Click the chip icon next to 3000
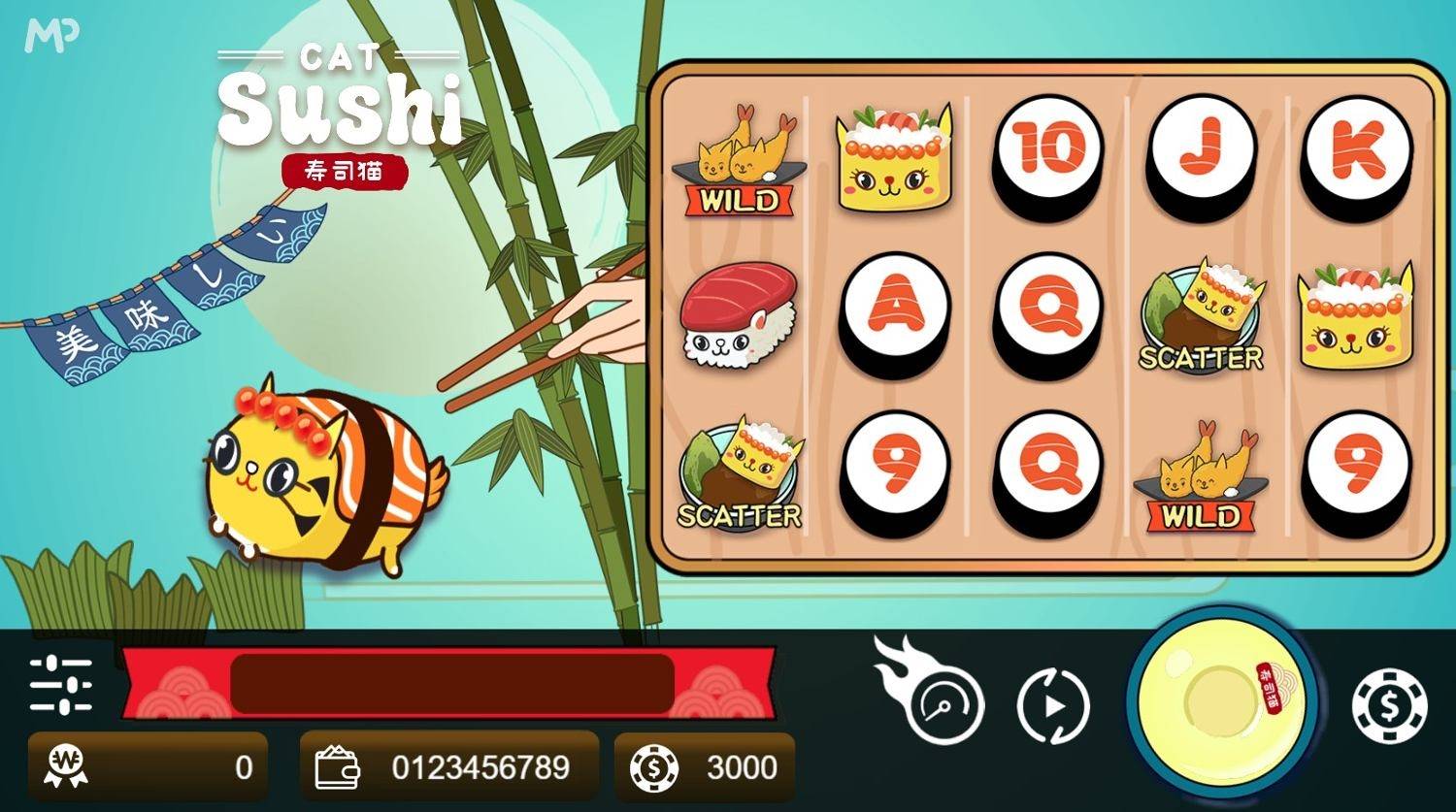Image resolution: width=1456 pixels, height=812 pixels. 656,765
